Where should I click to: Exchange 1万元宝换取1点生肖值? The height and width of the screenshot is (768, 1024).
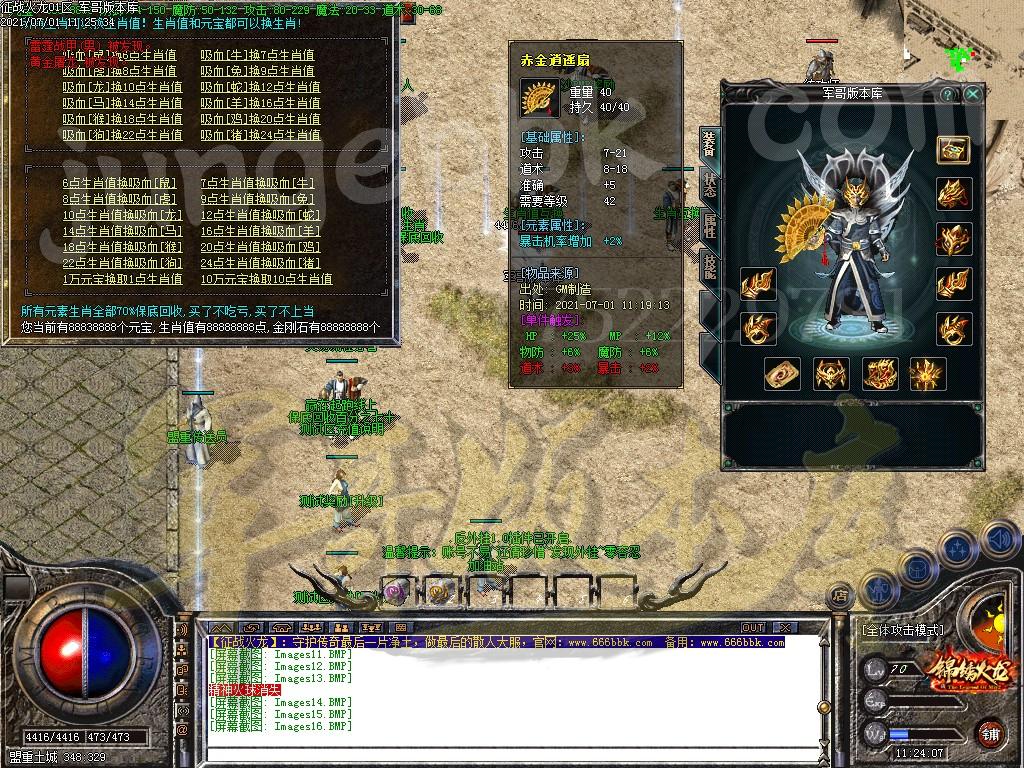pos(122,279)
